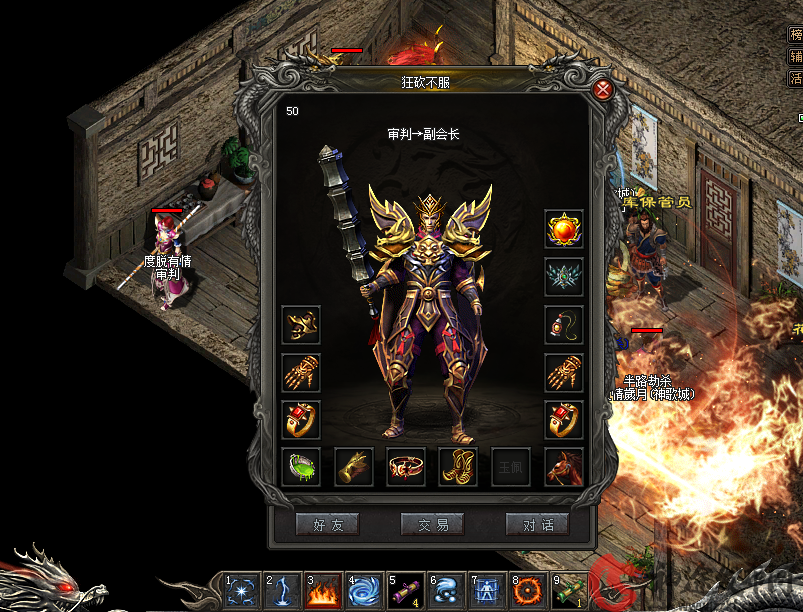Cast the lightning bolt skill in slot 2
Image resolution: width=803 pixels, height=612 pixels.
tap(281, 591)
